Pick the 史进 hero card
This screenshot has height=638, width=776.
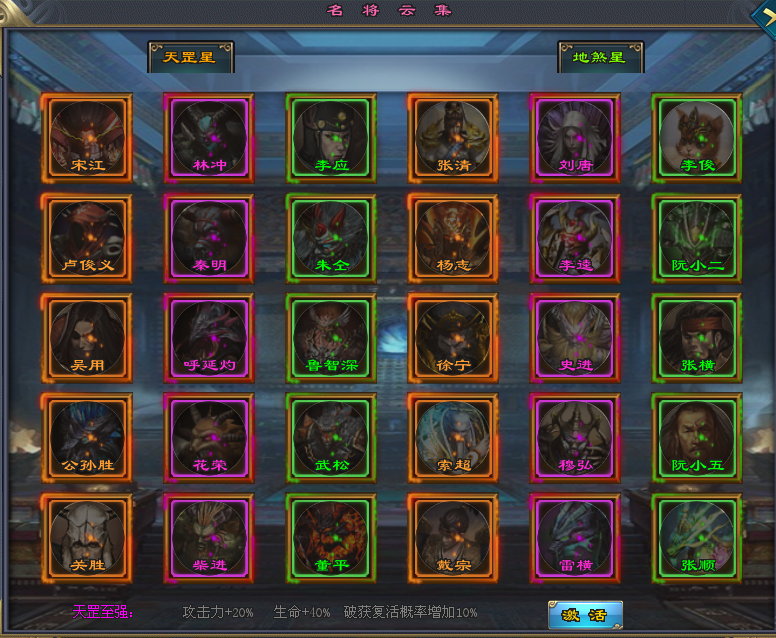575,338
